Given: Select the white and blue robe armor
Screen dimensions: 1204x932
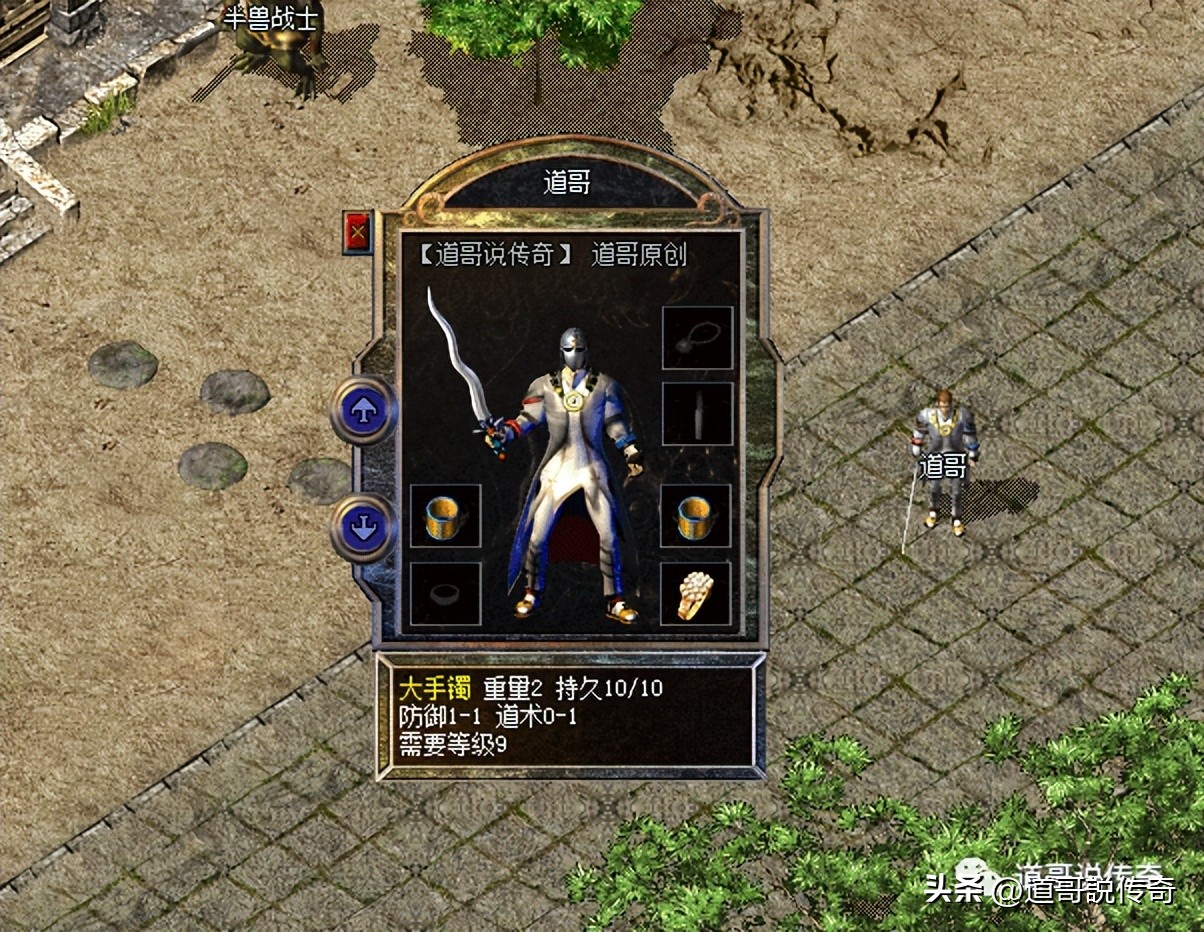Looking at the screenshot, I should click(570, 480).
